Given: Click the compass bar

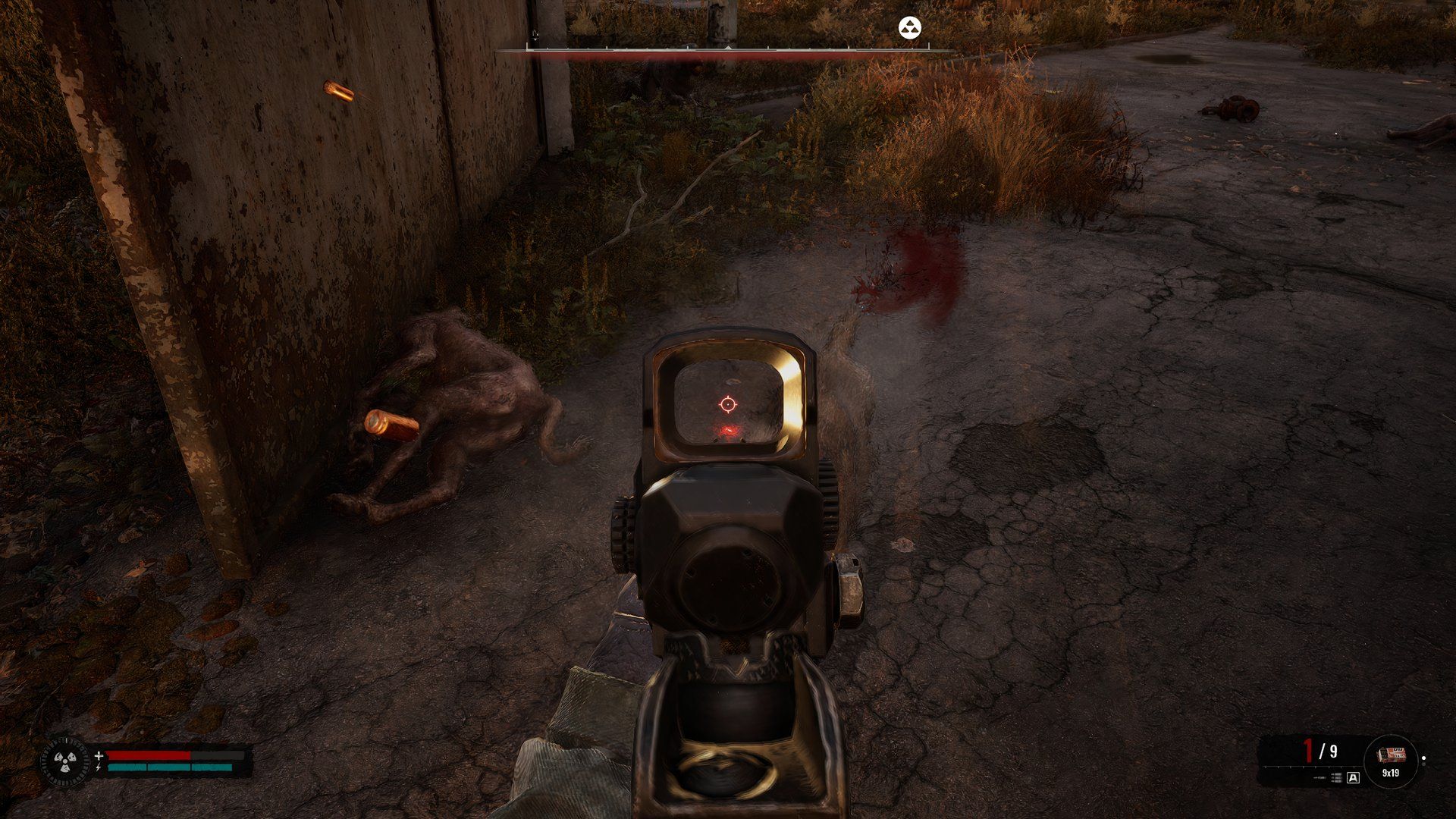Looking at the screenshot, I should point(726,50).
